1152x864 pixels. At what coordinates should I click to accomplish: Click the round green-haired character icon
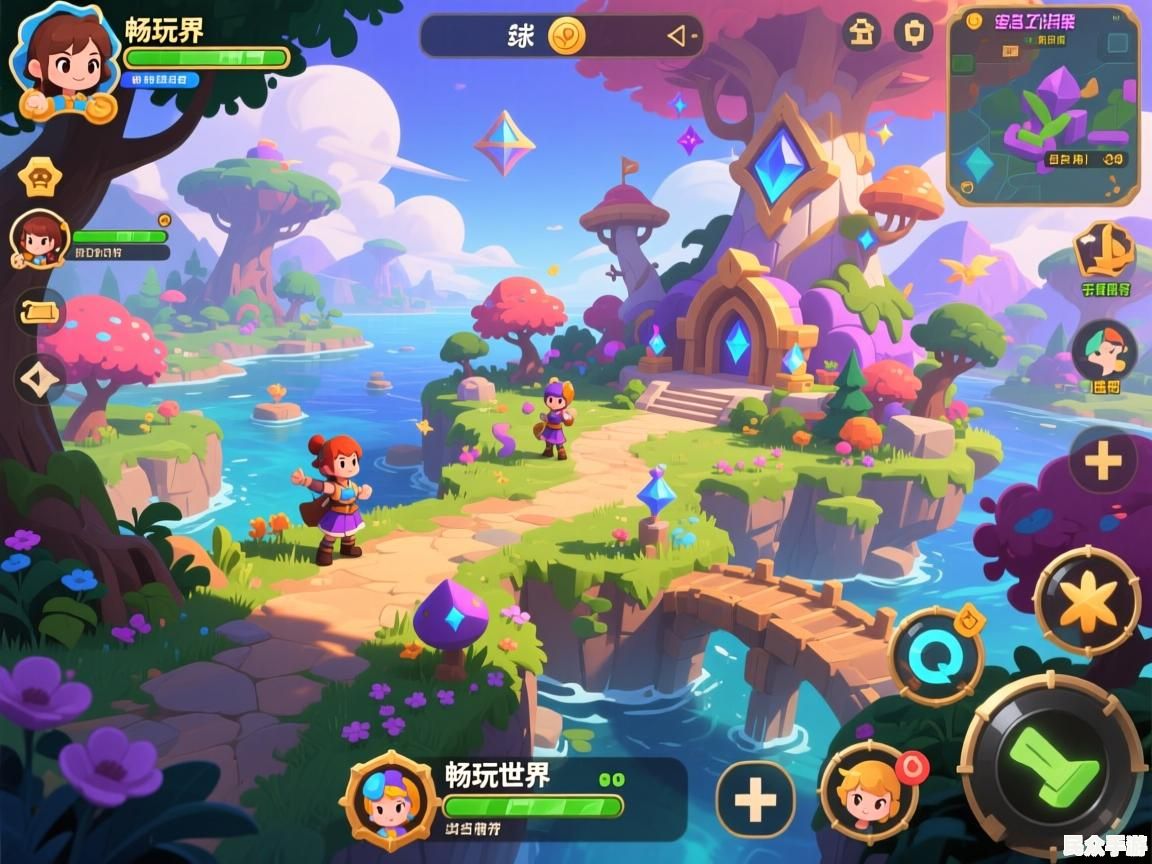[1104, 350]
